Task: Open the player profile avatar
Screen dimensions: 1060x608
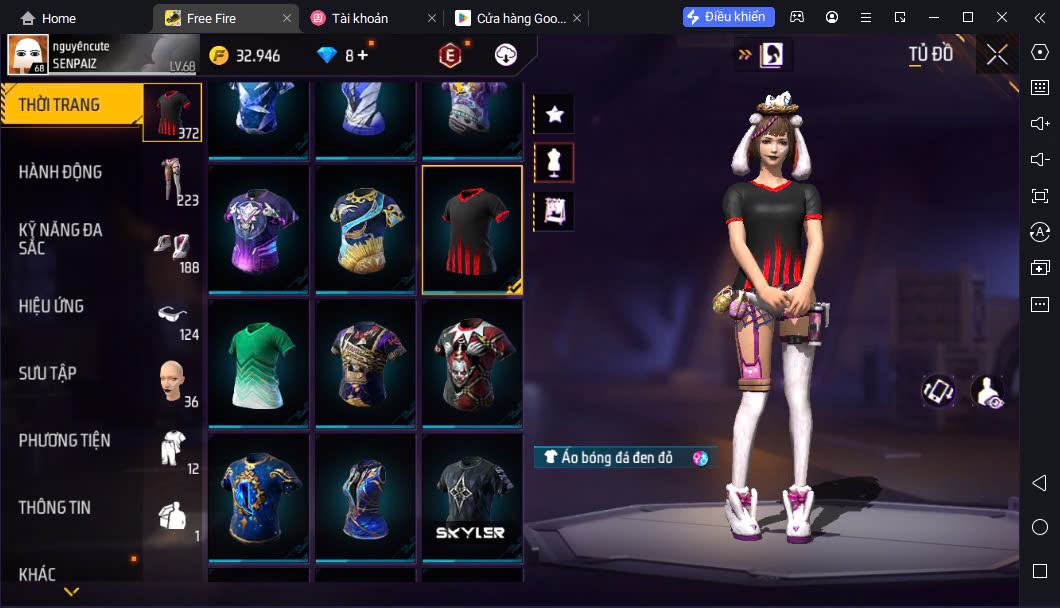Action: pos(27,55)
